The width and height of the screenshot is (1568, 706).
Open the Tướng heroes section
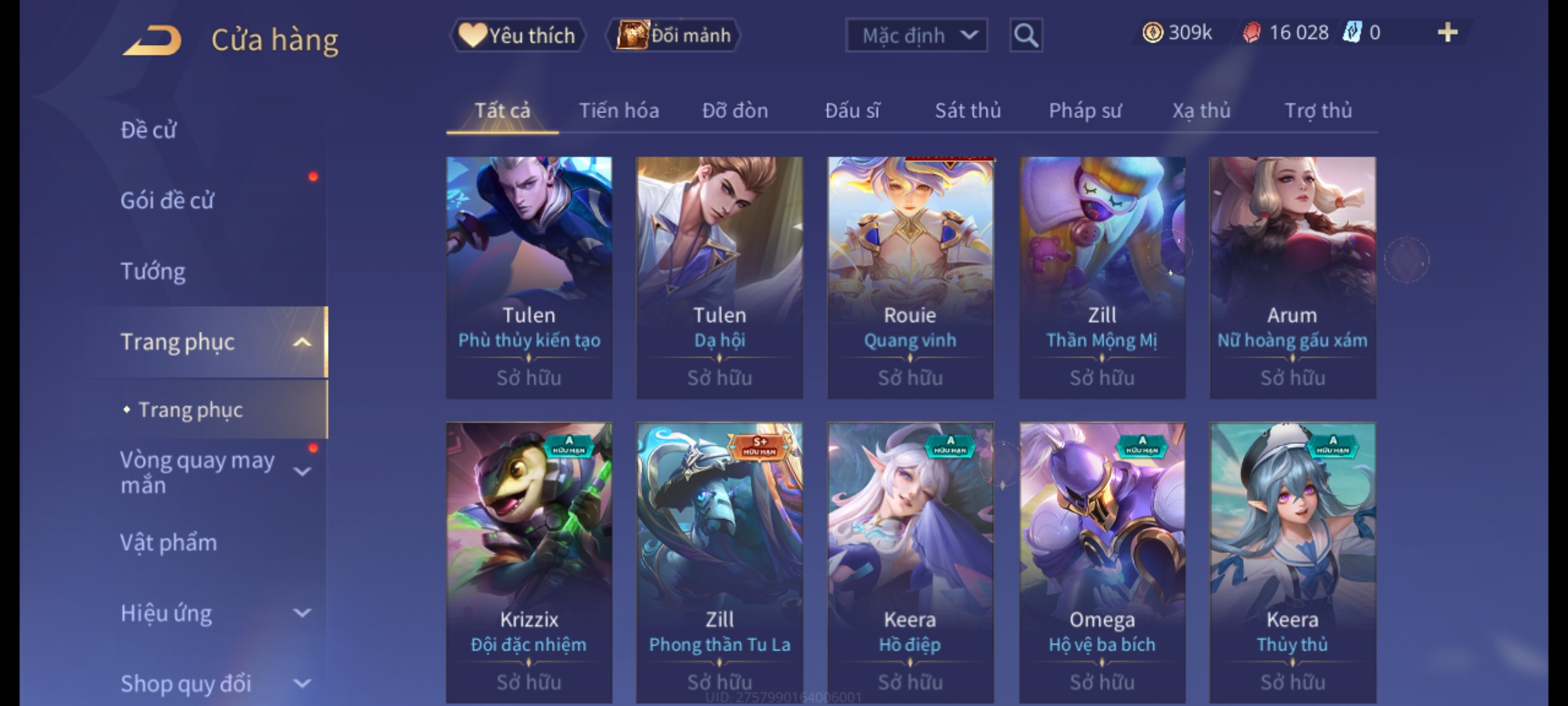click(153, 271)
